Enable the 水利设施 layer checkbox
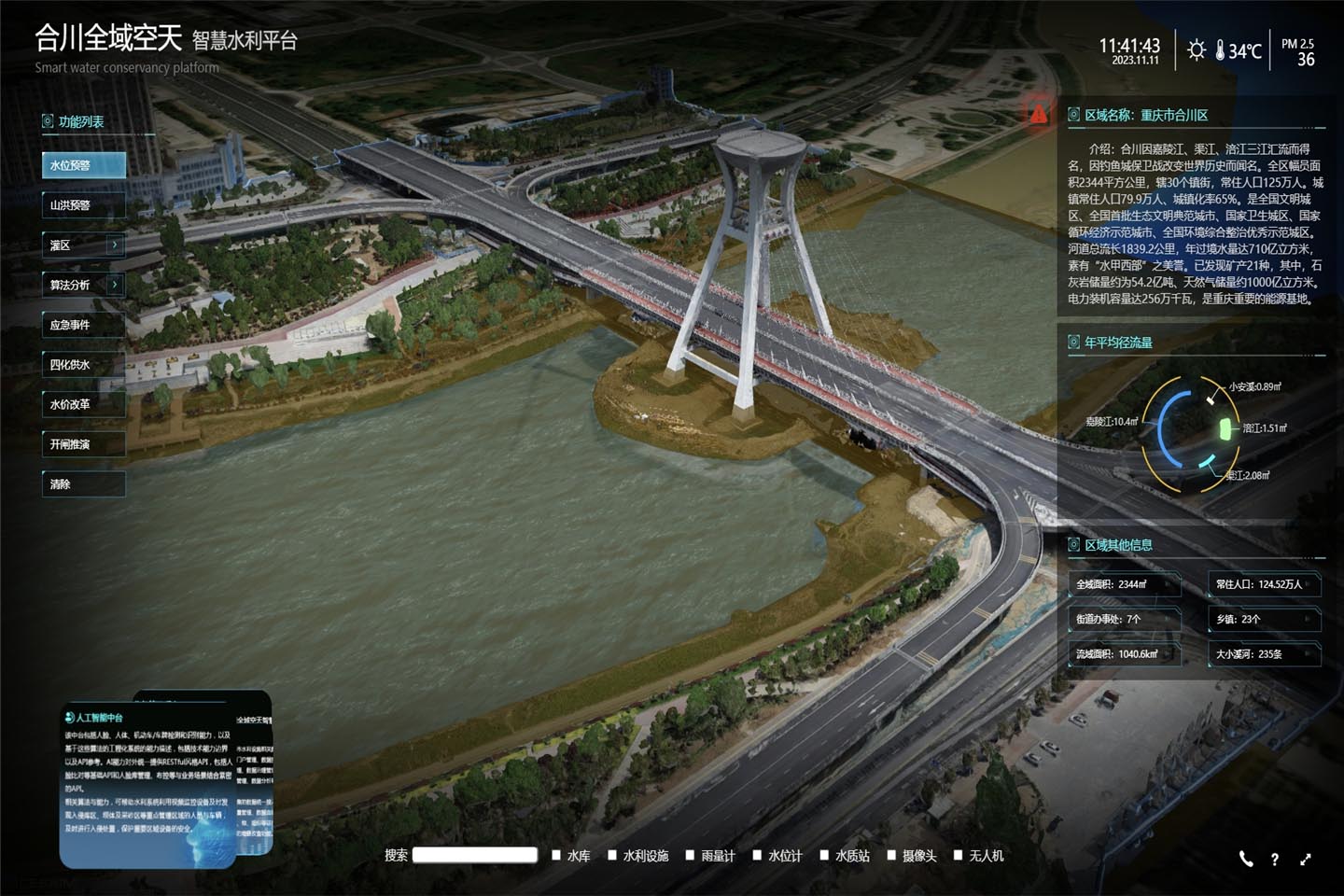Image resolution: width=1344 pixels, height=896 pixels. pyautogui.click(x=612, y=855)
